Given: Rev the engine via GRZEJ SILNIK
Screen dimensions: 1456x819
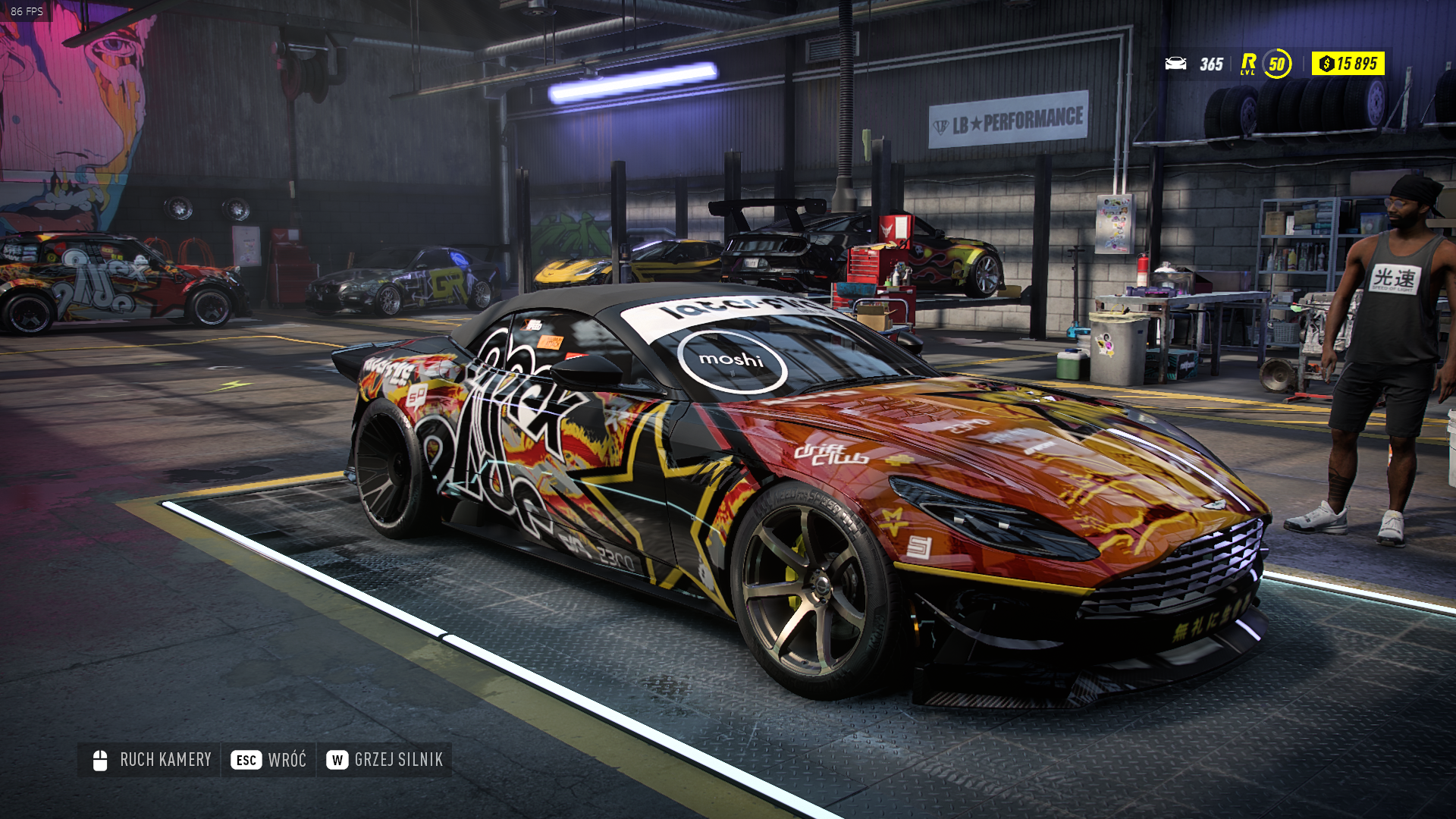Looking at the screenshot, I should (384, 760).
